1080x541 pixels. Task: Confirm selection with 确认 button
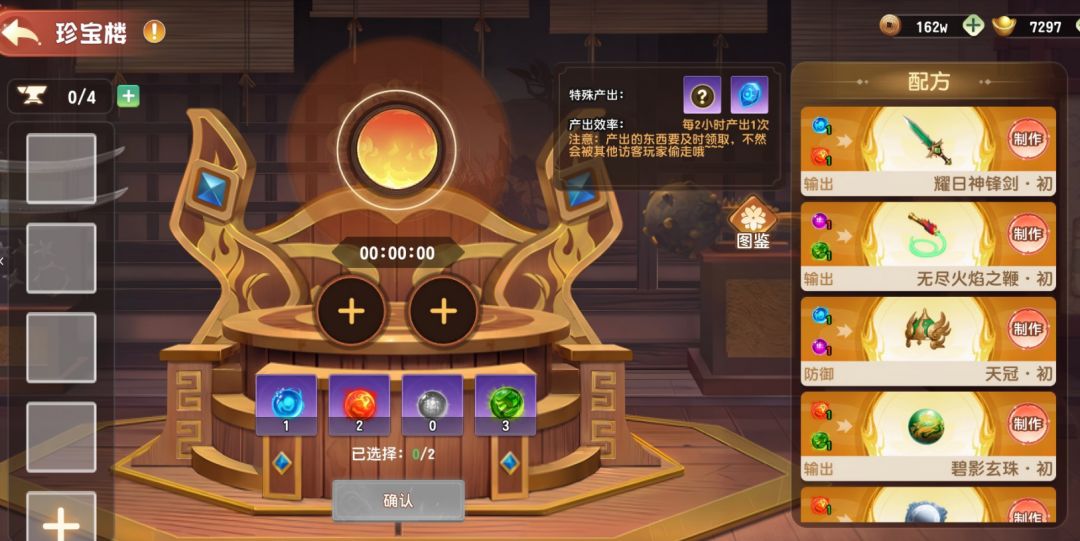tap(398, 500)
